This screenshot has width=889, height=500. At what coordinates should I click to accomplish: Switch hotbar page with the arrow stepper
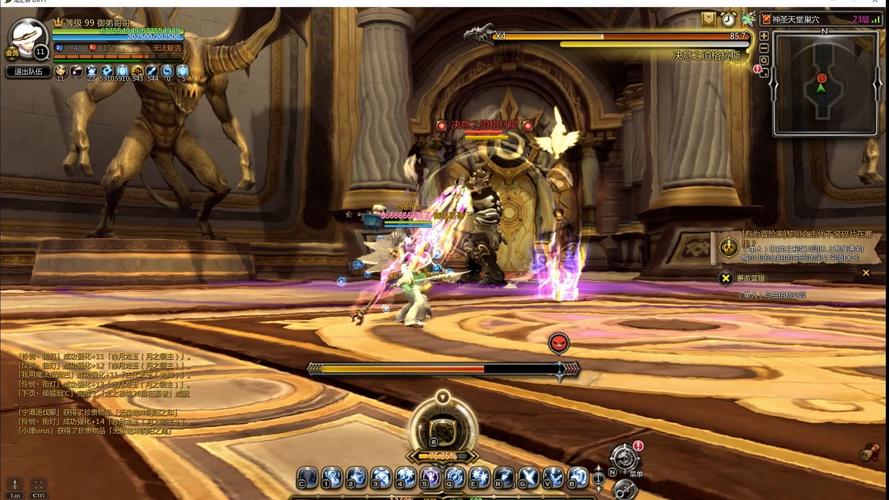[x=600, y=478]
